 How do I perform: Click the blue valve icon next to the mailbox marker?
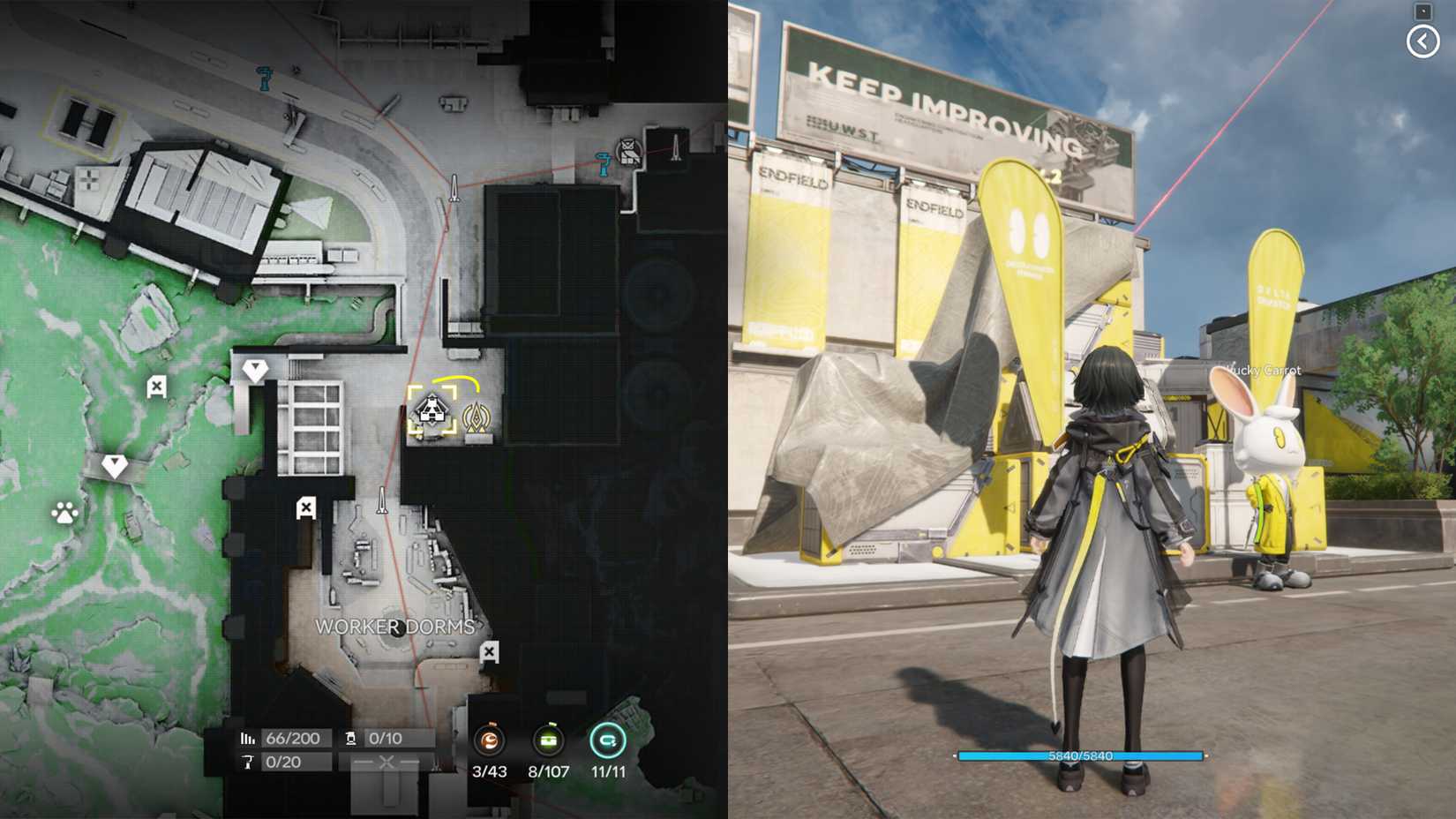604,164
